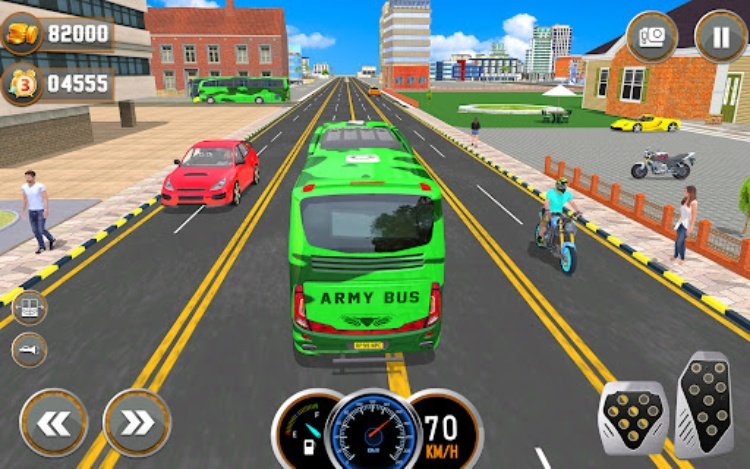Image resolution: width=750 pixels, height=469 pixels.
Task: Pause the game
Action: 720,36
